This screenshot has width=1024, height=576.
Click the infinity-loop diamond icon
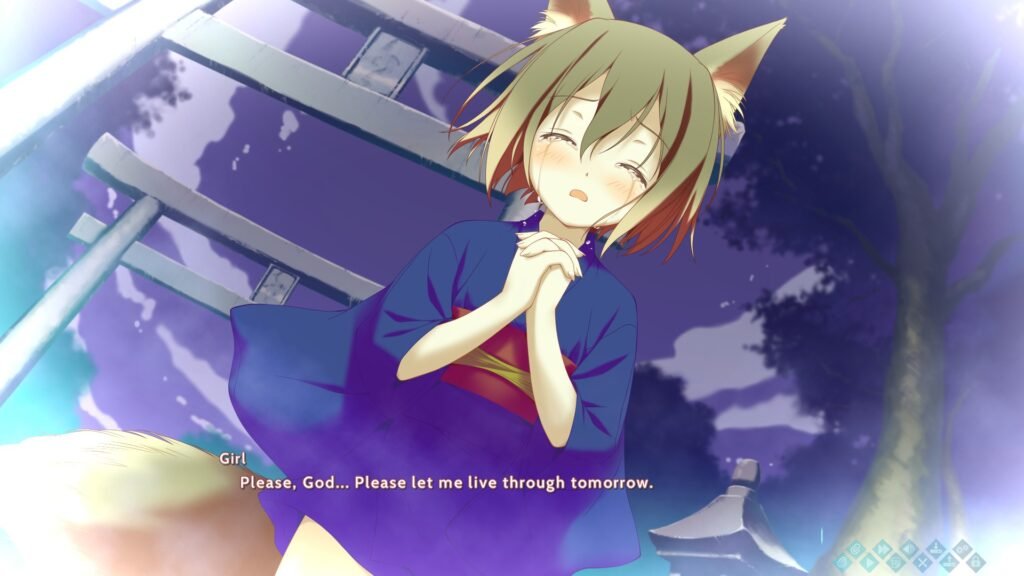coord(962,549)
